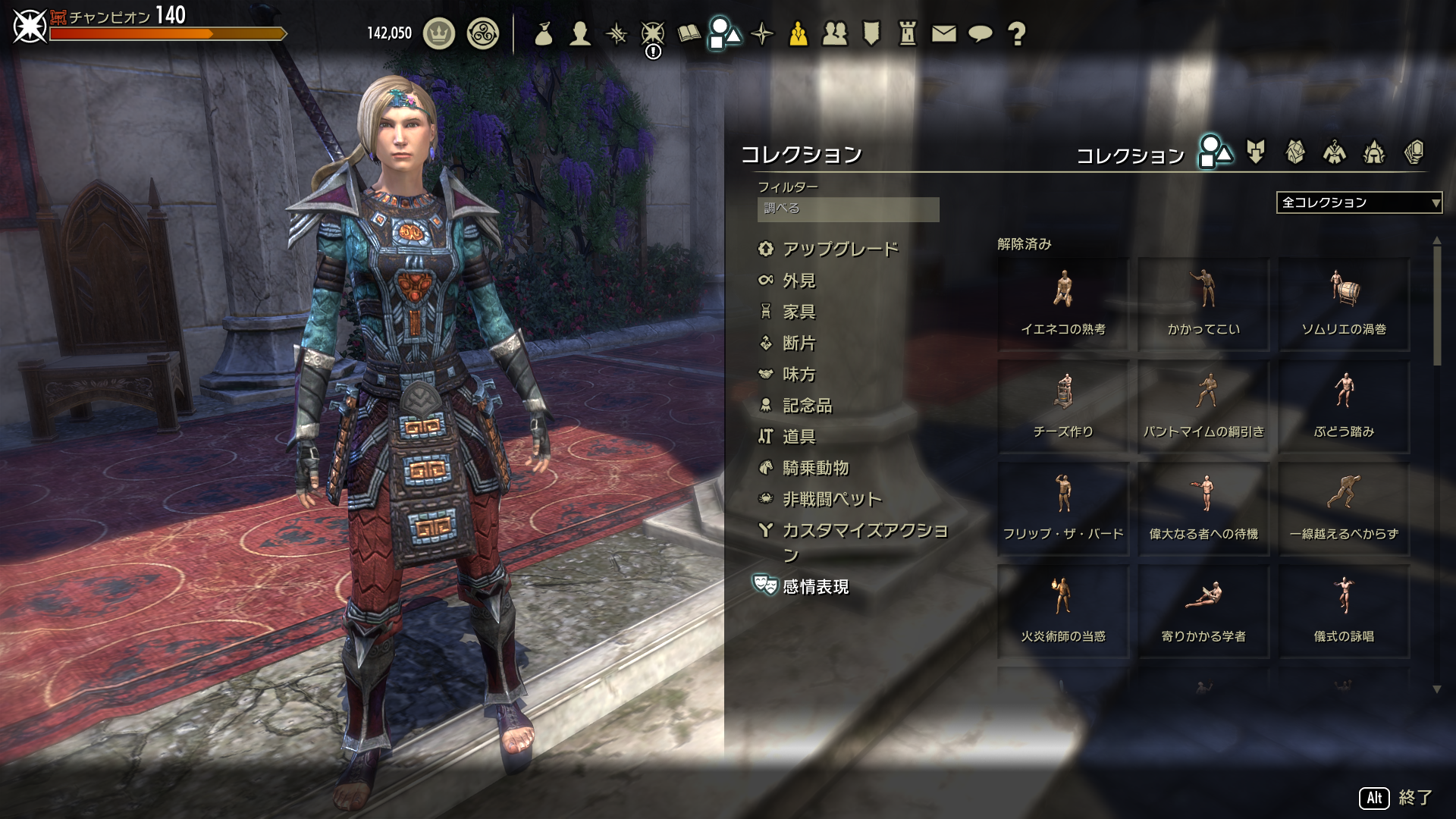Select the 感情表現 emotes category
This screenshot has width=1456, height=819.
(x=815, y=586)
